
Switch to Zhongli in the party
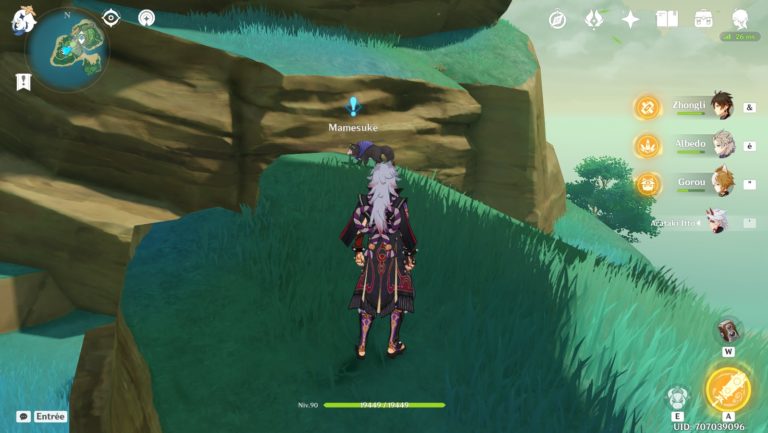tap(722, 108)
